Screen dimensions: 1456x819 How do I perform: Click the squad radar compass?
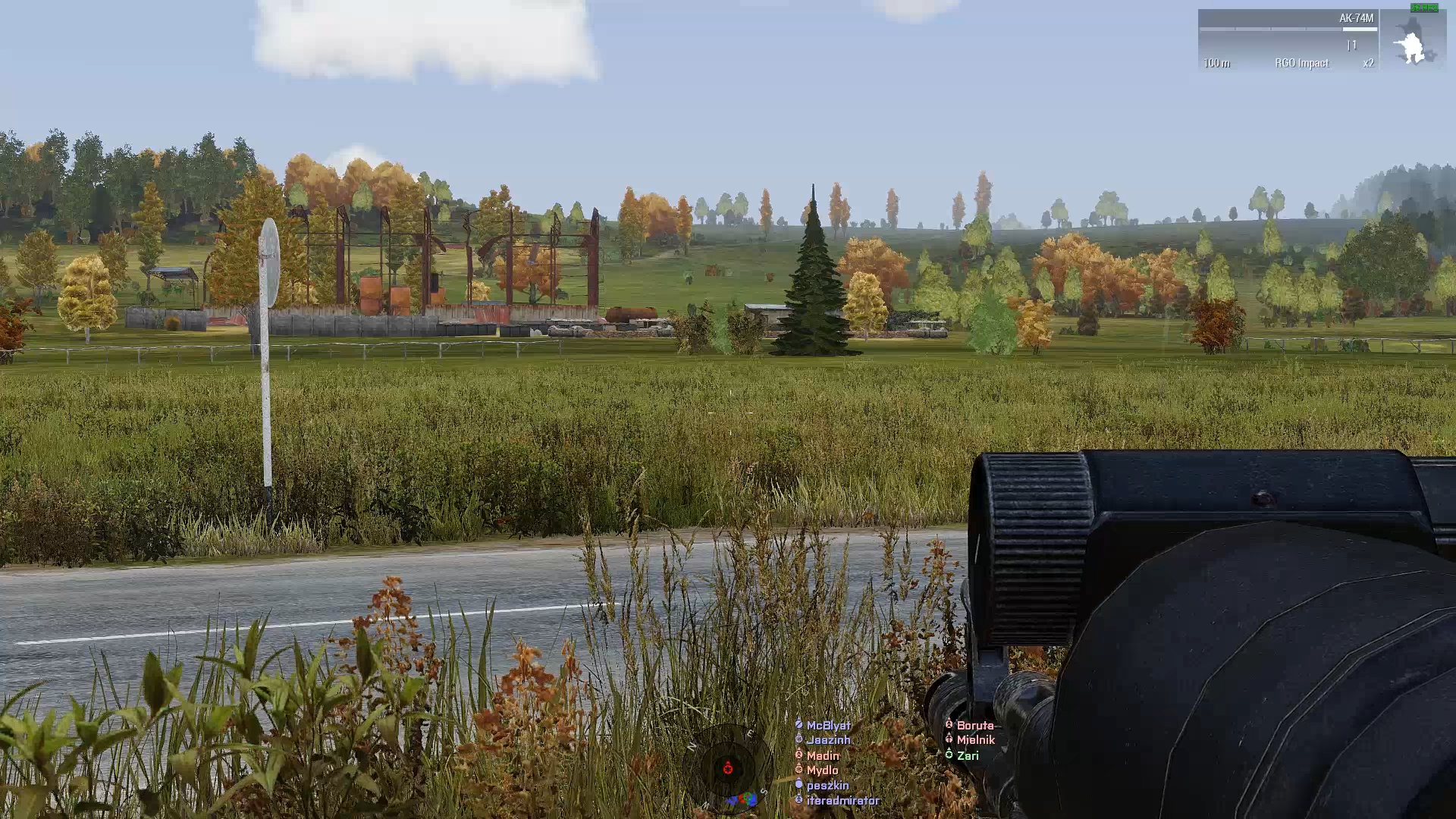(728, 769)
